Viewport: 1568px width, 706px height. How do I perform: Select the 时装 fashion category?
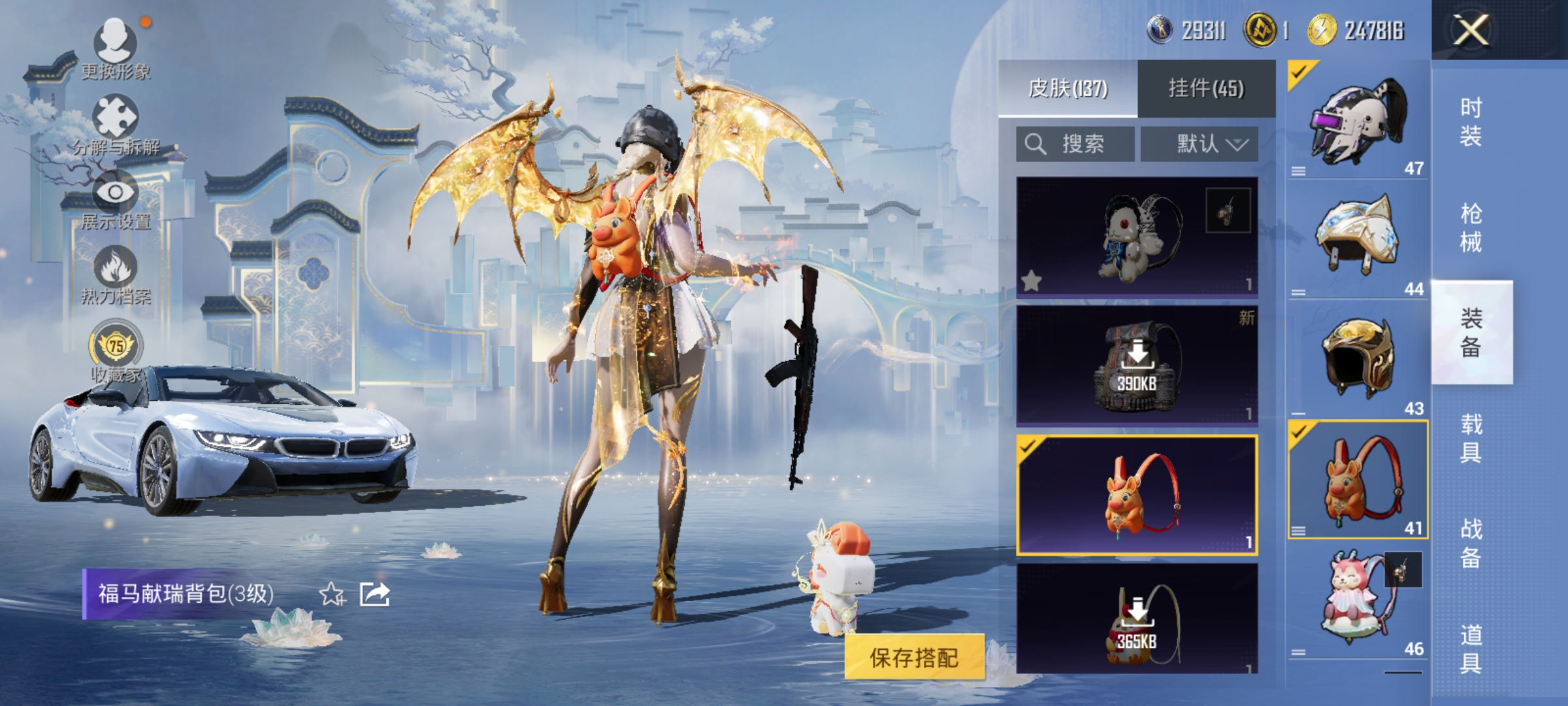(1471, 122)
